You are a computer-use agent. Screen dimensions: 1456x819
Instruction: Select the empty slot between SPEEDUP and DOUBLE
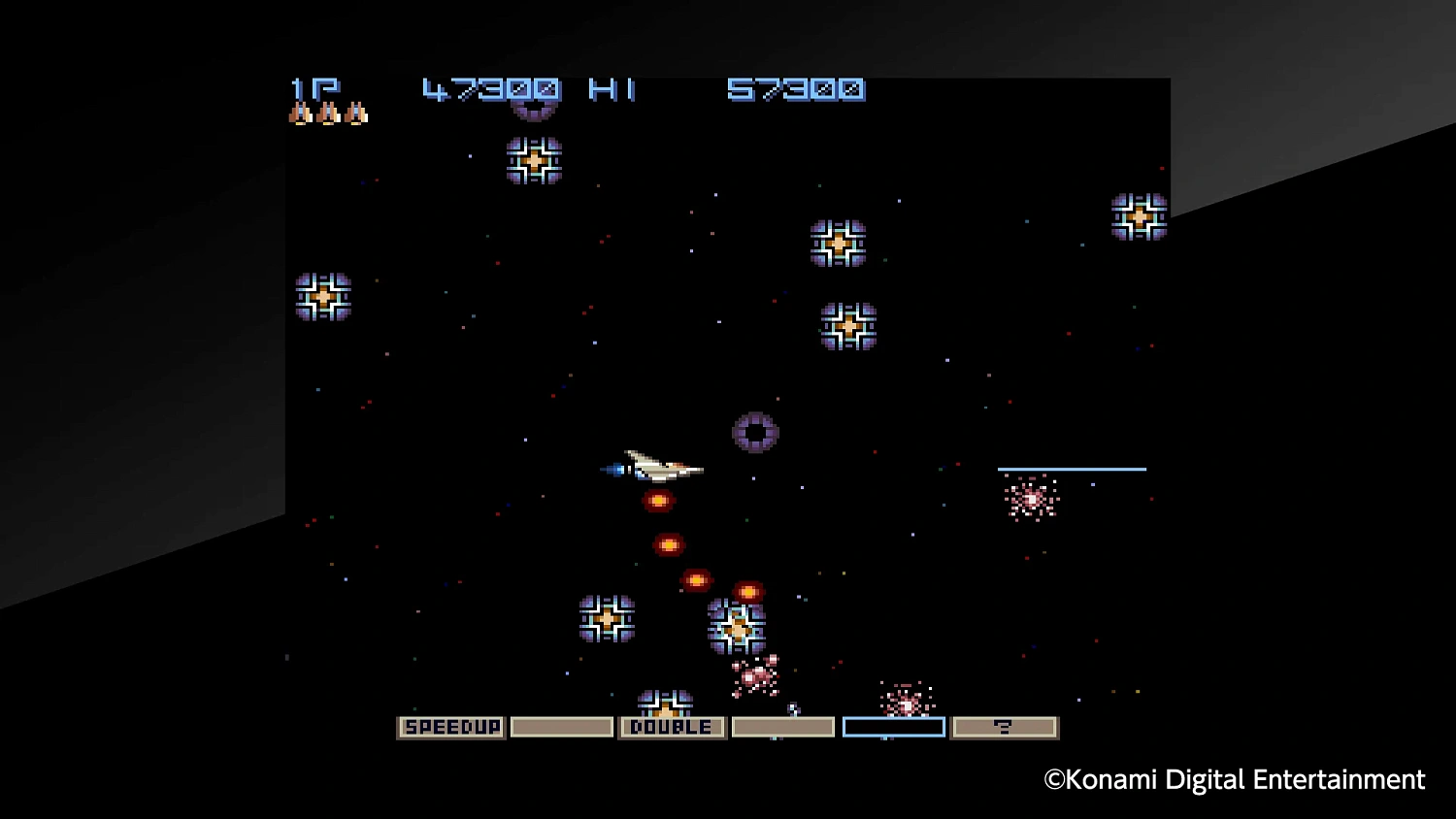(x=561, y=726)
